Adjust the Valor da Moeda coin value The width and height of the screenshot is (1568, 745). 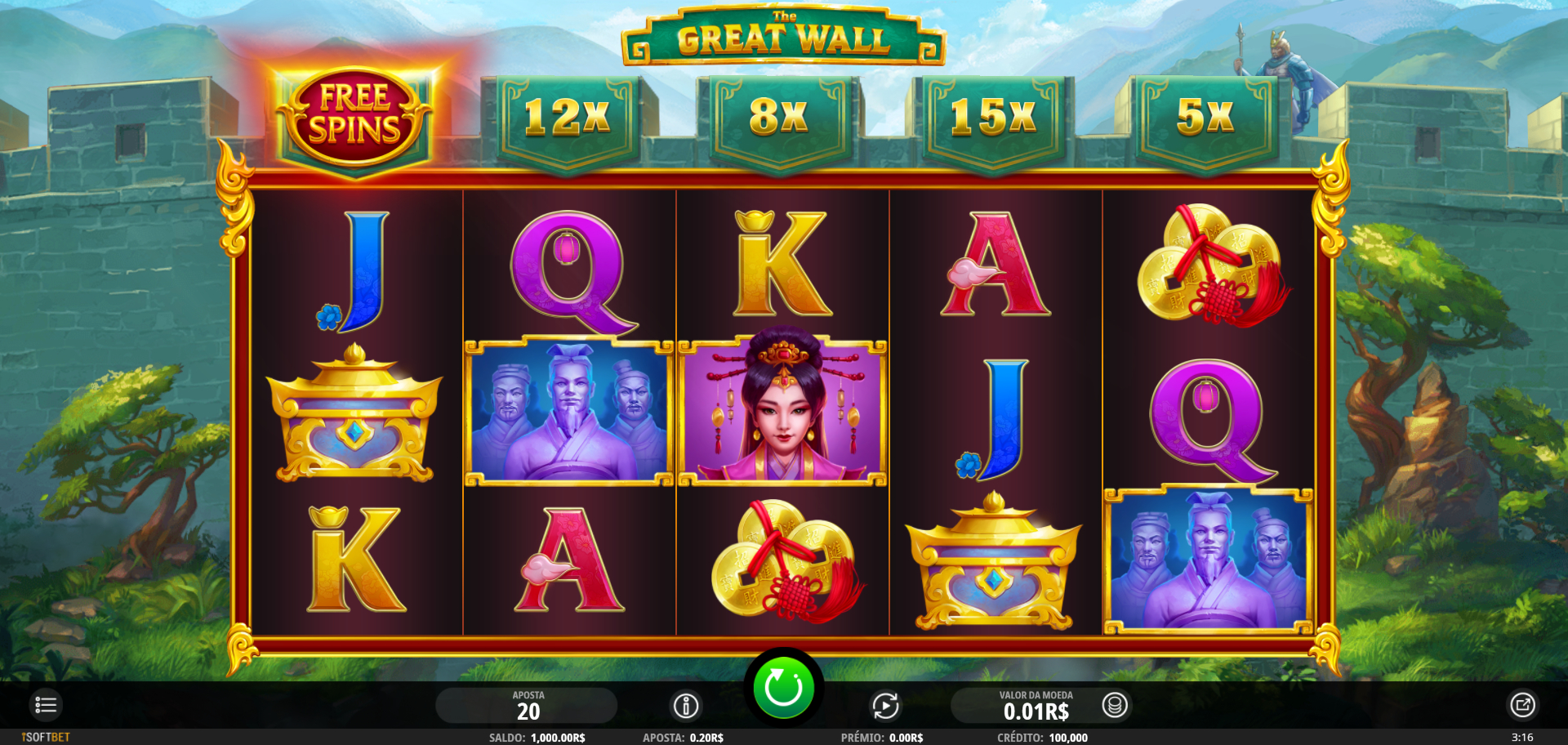[1036, 706]
